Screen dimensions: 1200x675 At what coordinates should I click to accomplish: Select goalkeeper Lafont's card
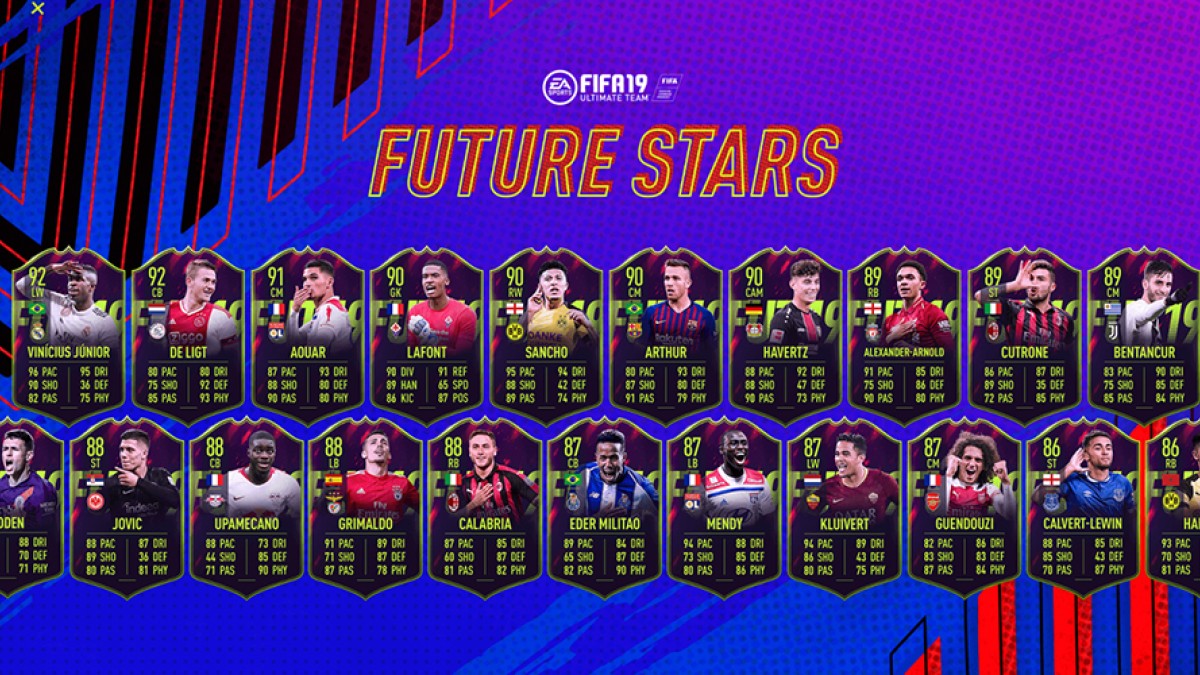tap(427, 335)
